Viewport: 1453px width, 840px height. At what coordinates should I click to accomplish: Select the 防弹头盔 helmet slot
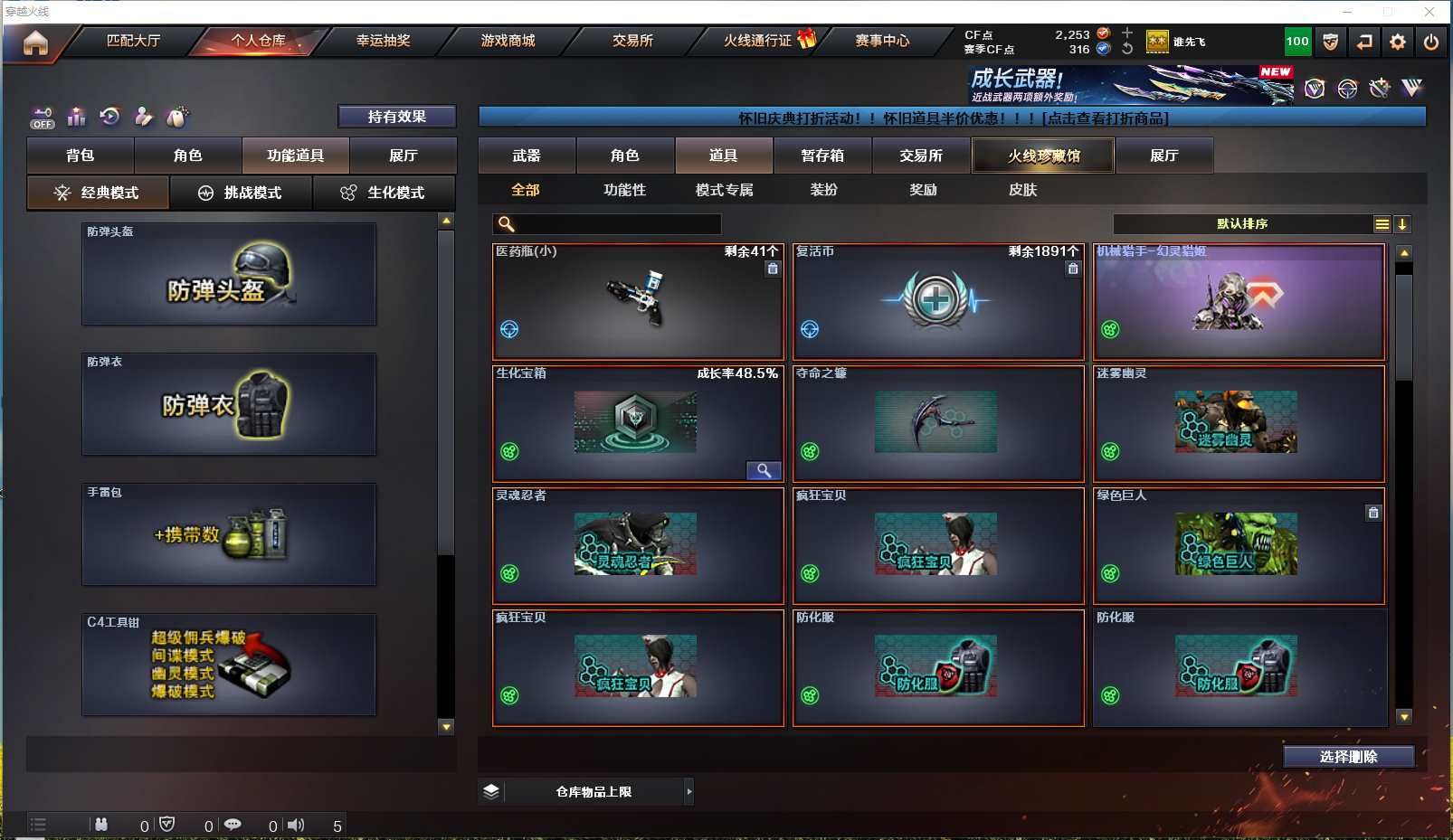tap(229, 274)
